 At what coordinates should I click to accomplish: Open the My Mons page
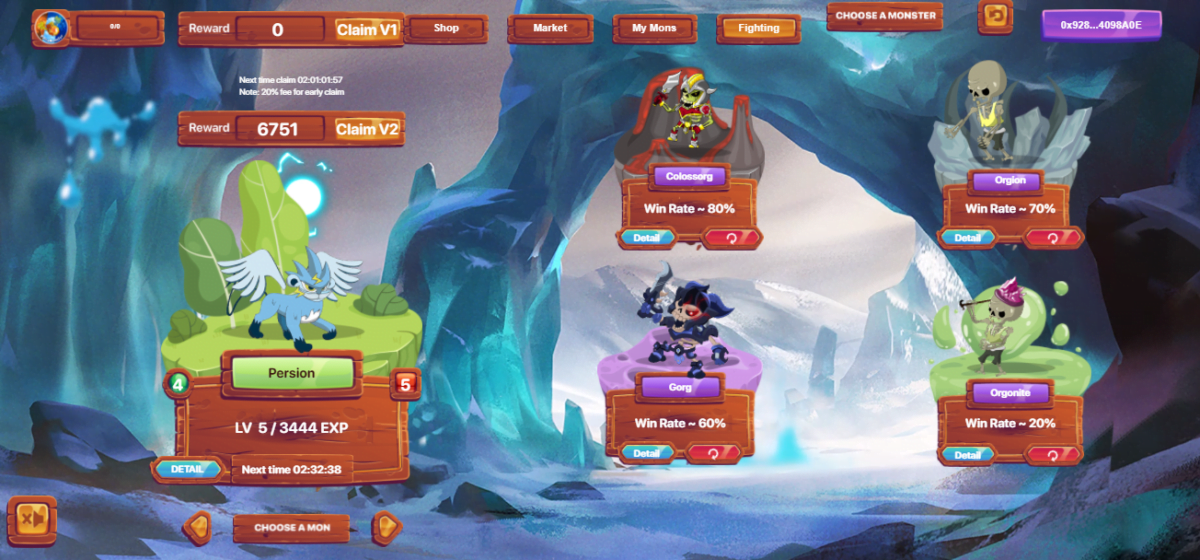[654, 28]
